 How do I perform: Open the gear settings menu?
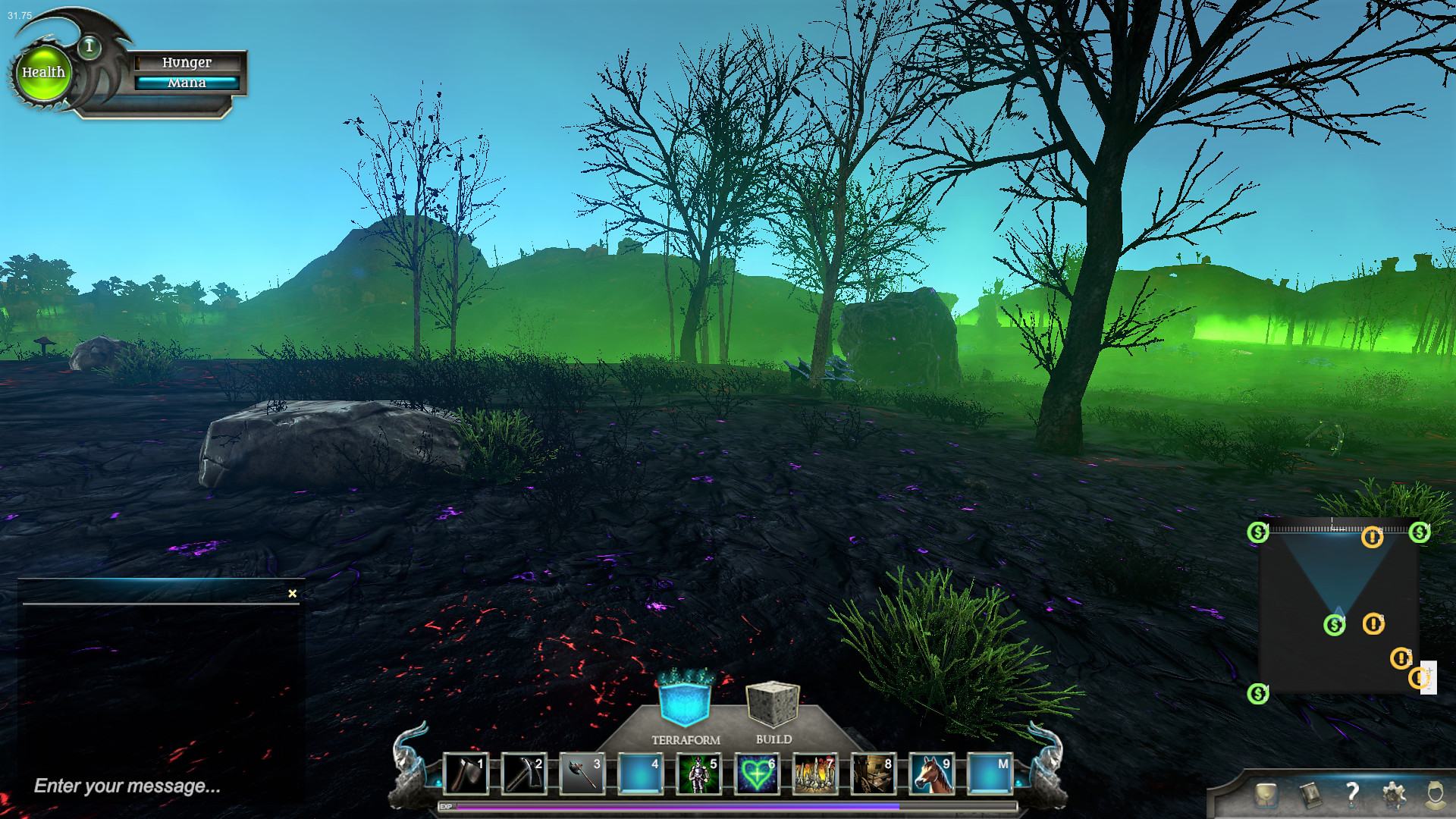coord(1394,794)
